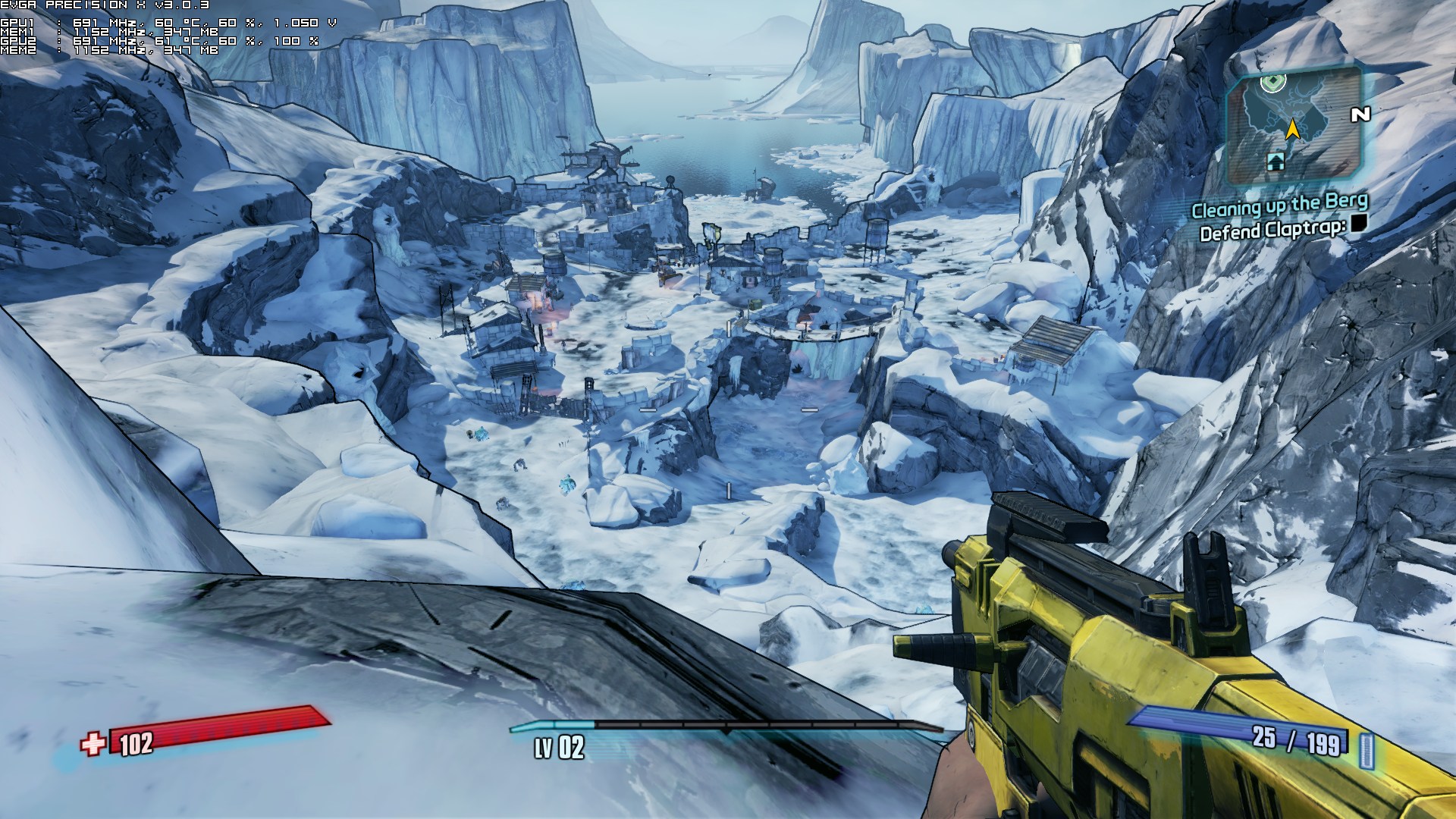This screenshot has width=1456, height=819.
Task: Select the green objective waypoint on the minimap
Action: (x=1273, y=82)
